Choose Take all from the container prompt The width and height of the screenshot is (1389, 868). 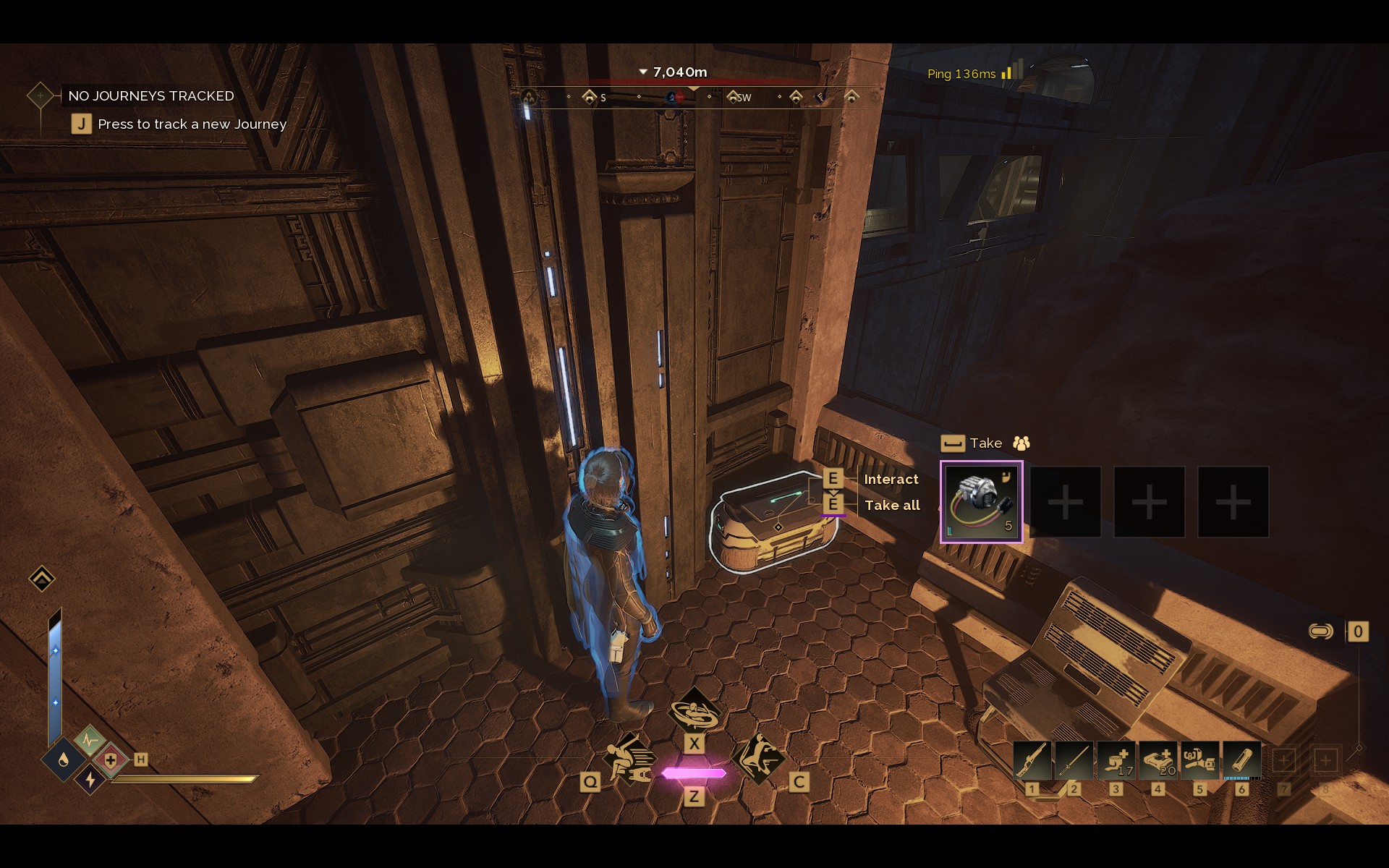(x=891, y=506)
